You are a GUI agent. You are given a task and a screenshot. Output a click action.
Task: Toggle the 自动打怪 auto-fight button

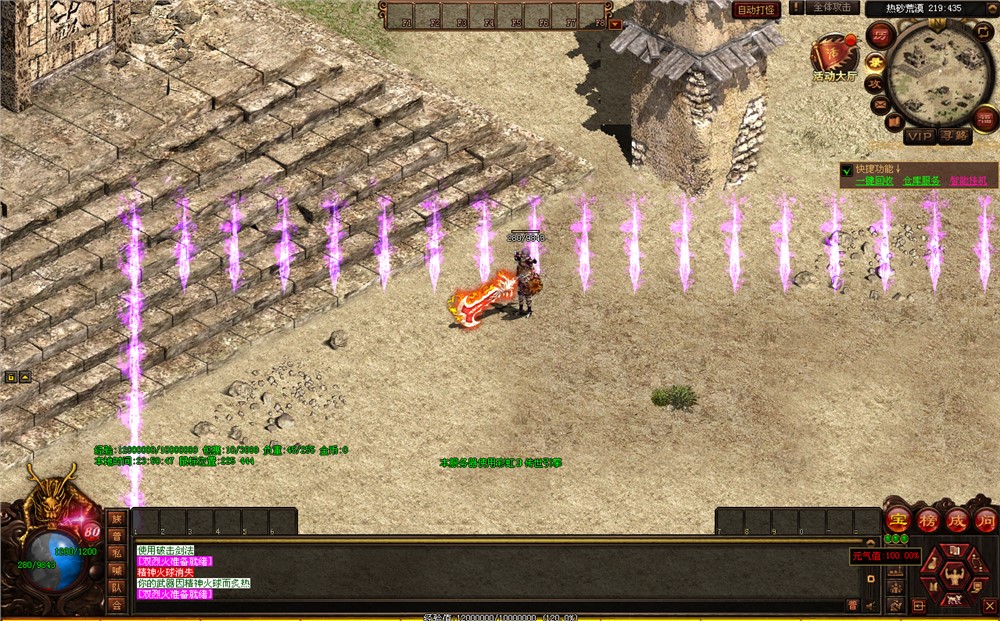[x=756, y=10]
